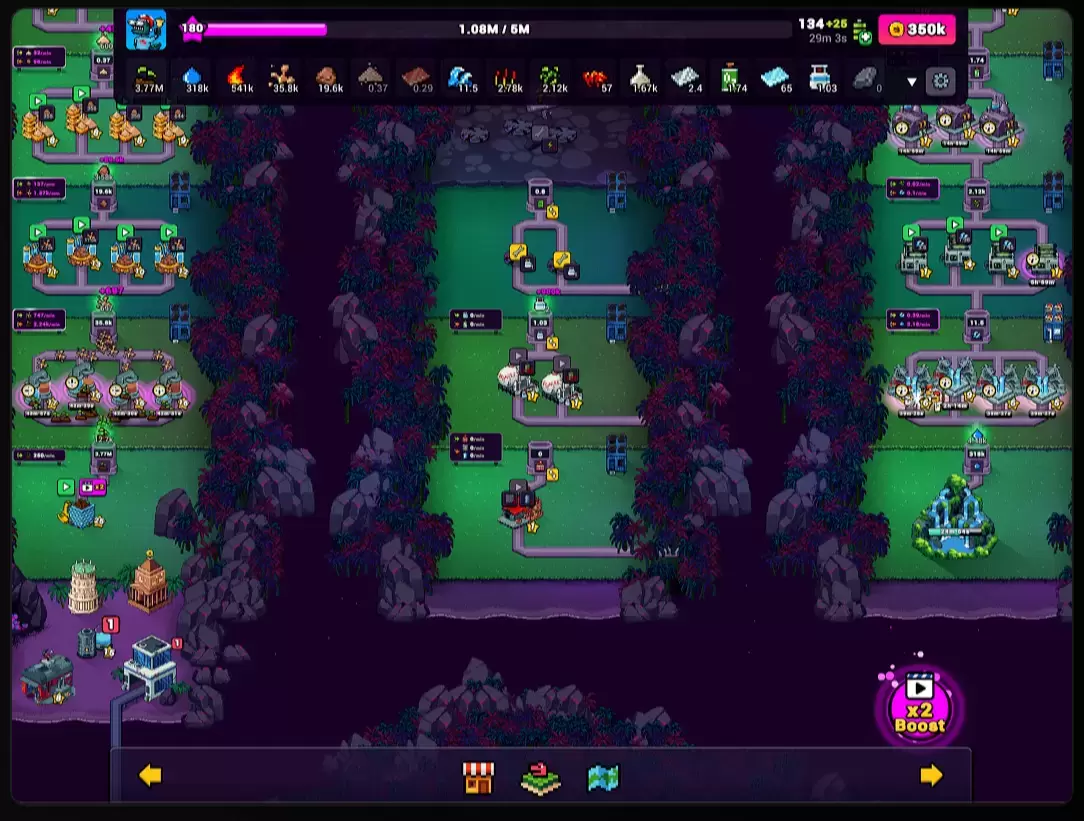Viewport: 1084px width, 821px height.
Task: Go to the next area with right arrow
Action: [931, 775]
